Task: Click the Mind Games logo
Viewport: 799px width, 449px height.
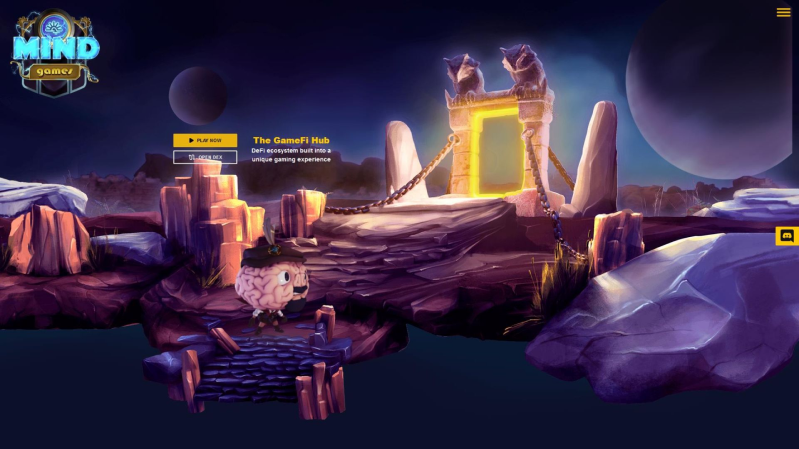Action: 55,52
